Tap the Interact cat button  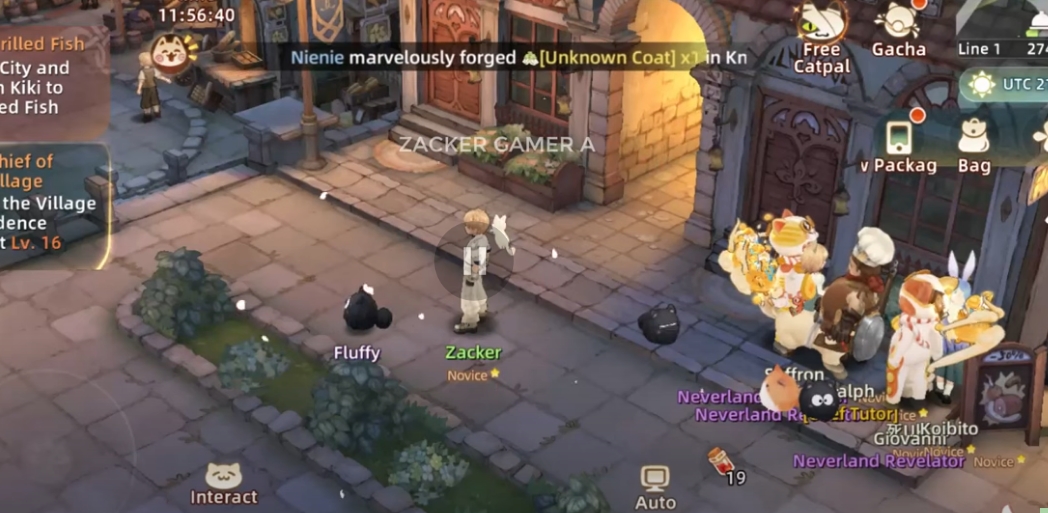click(x=224, y=483)
